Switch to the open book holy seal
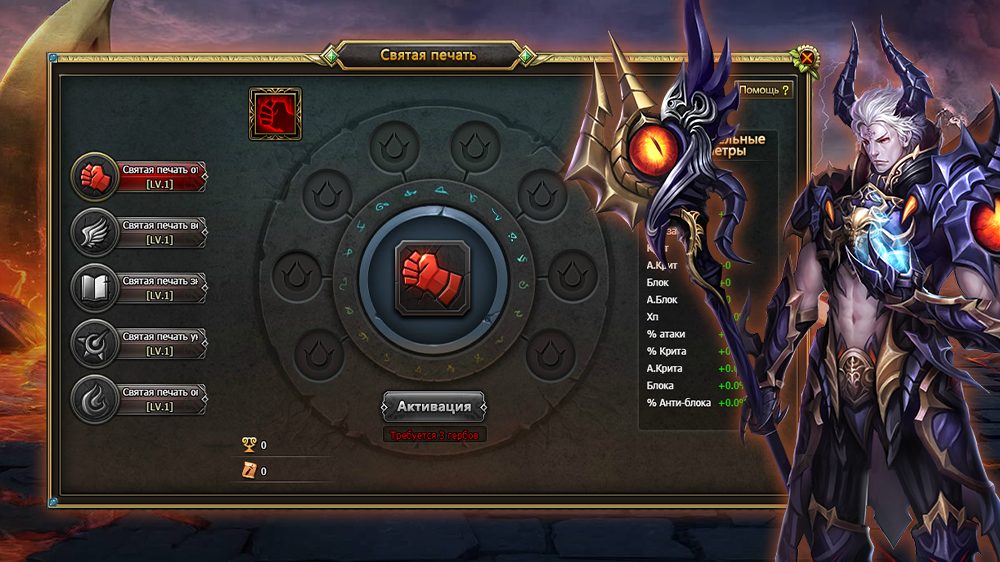 [x=140, y=289]
